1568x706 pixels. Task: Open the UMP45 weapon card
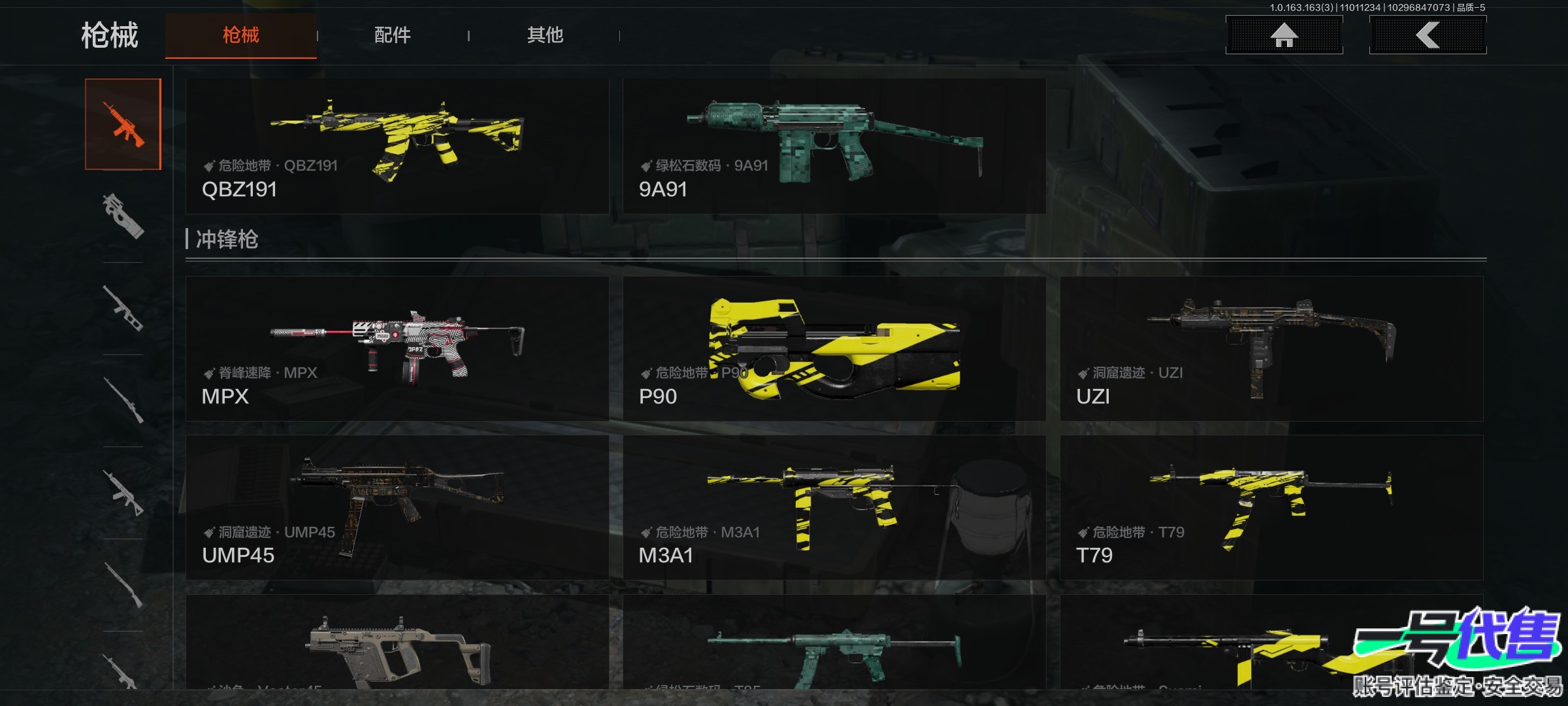(x=397, y=507)
